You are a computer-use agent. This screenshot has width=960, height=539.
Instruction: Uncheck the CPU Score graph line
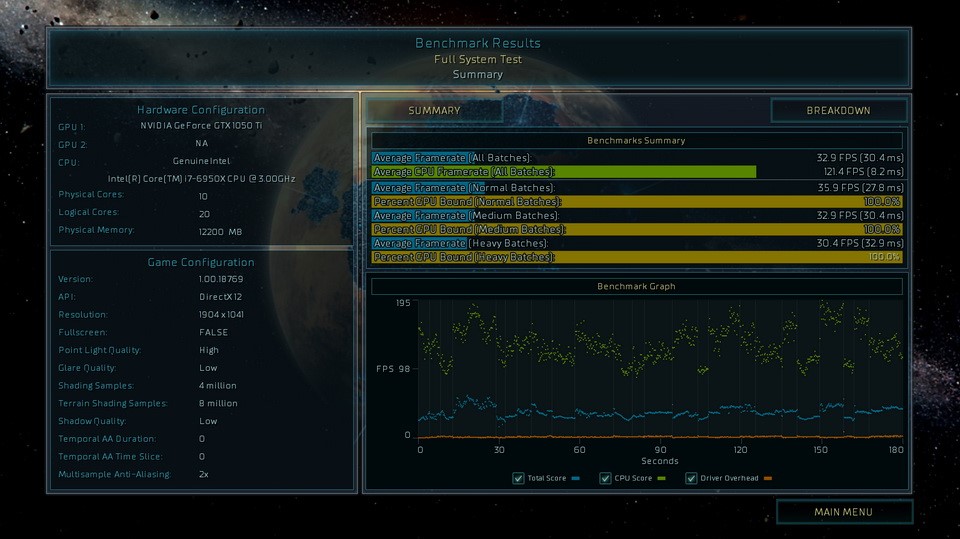click(606, 479)
